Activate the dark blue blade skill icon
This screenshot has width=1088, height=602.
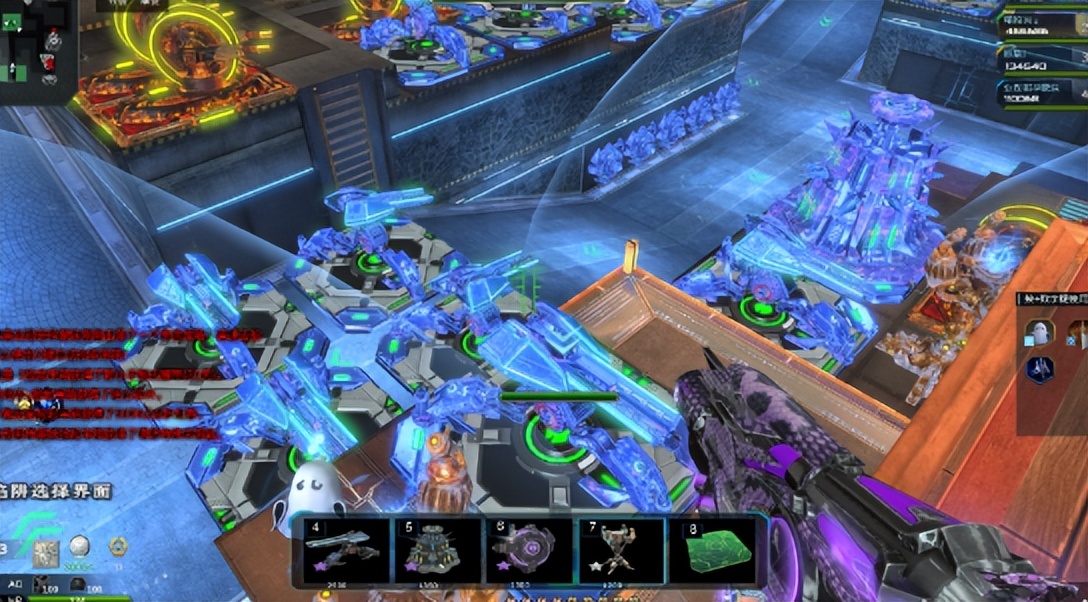coord(1040,368)
